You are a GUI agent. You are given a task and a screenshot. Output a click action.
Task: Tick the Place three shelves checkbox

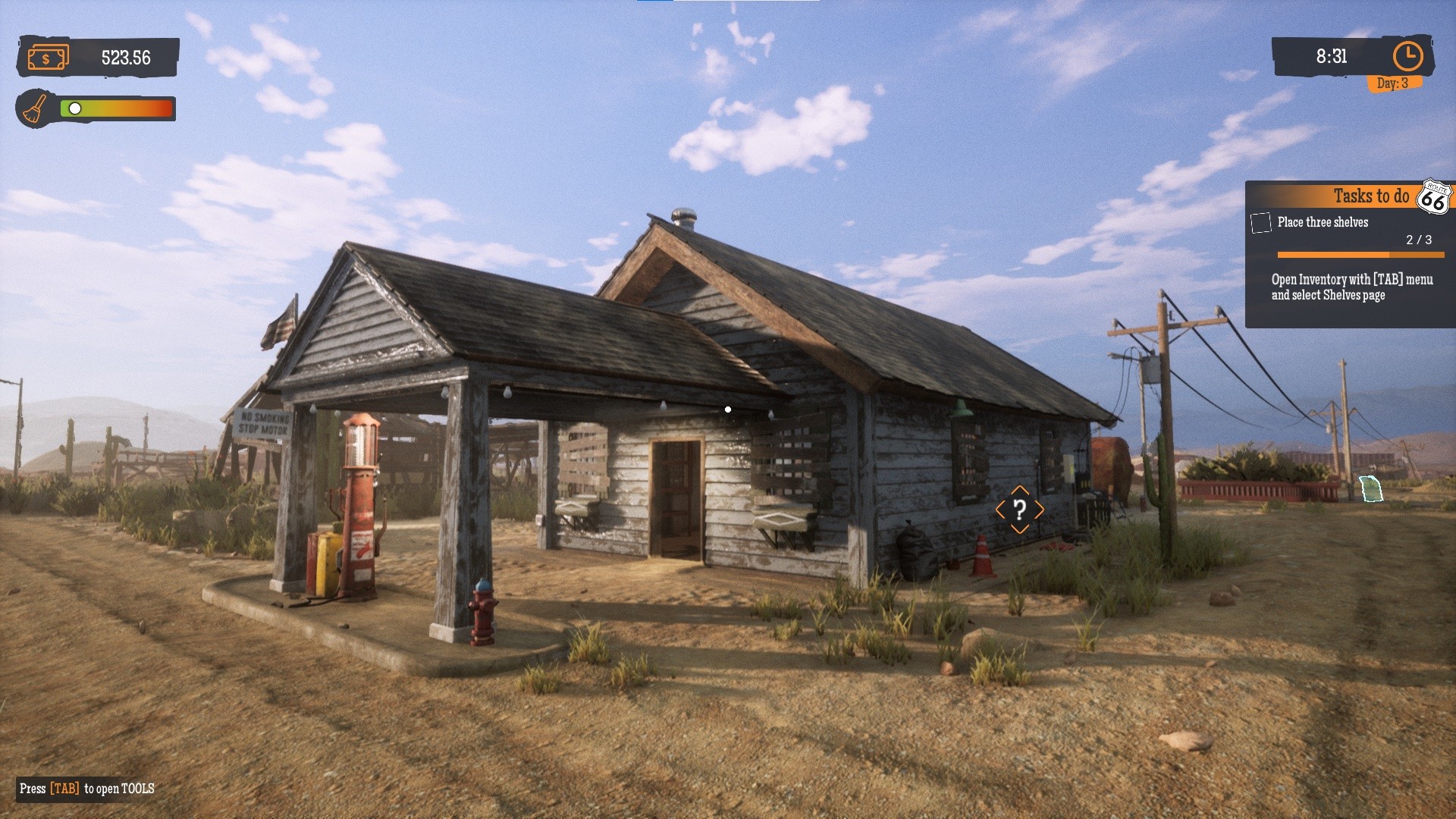pyautogui.click(x=1260, y=223)
